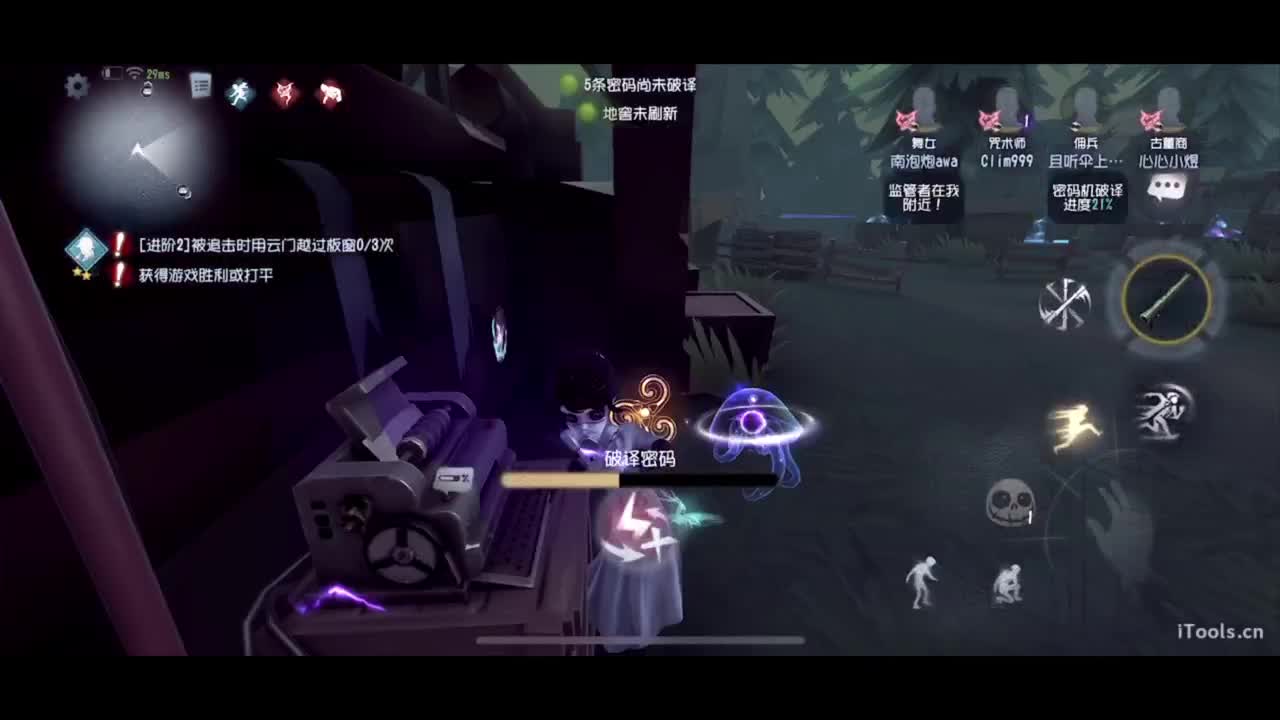Toggle crawl with the kneeling figure icon
The image size is (1280, 720).
1009,585
